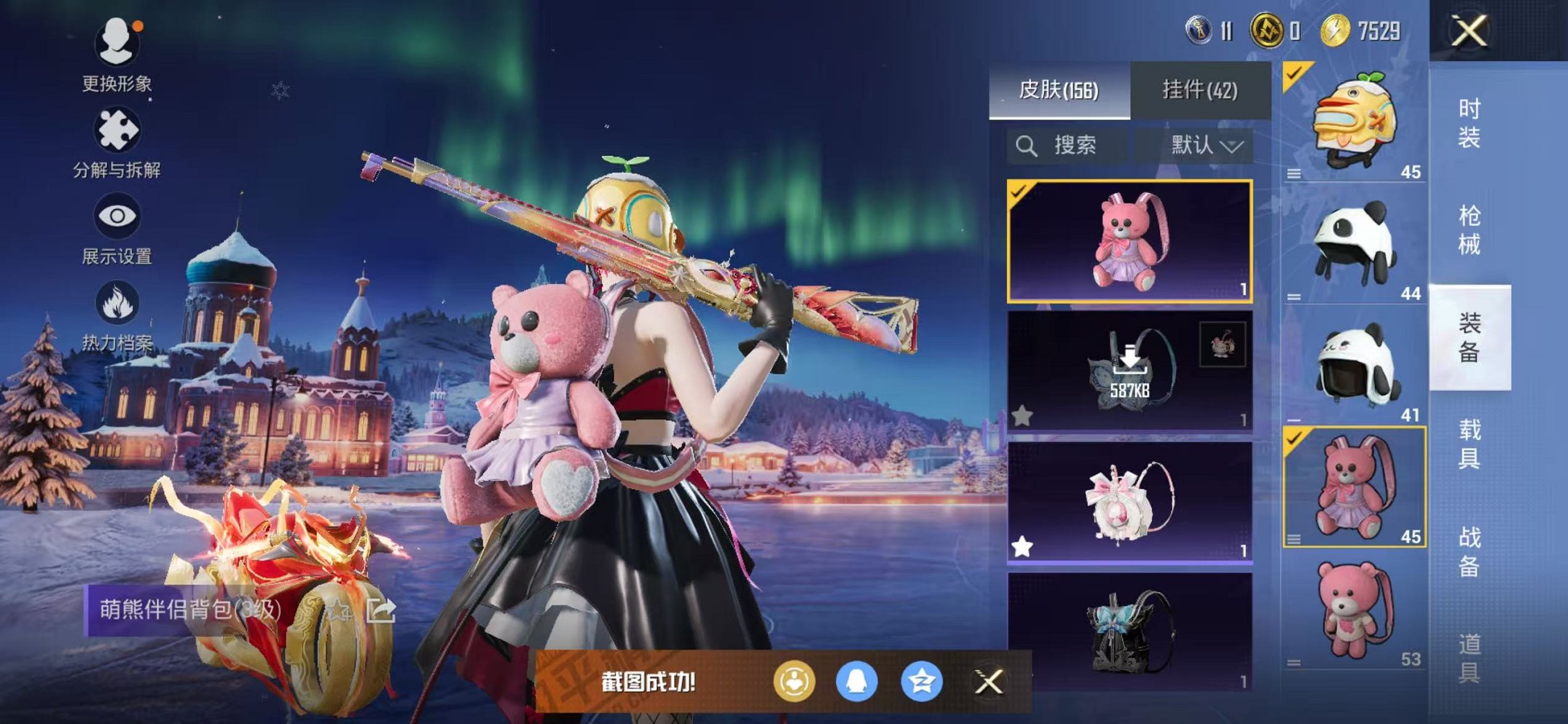Select the black butterfly backpack skin
The width and height of the screenshot is (1568, 724).
[x=1129, y=631]
